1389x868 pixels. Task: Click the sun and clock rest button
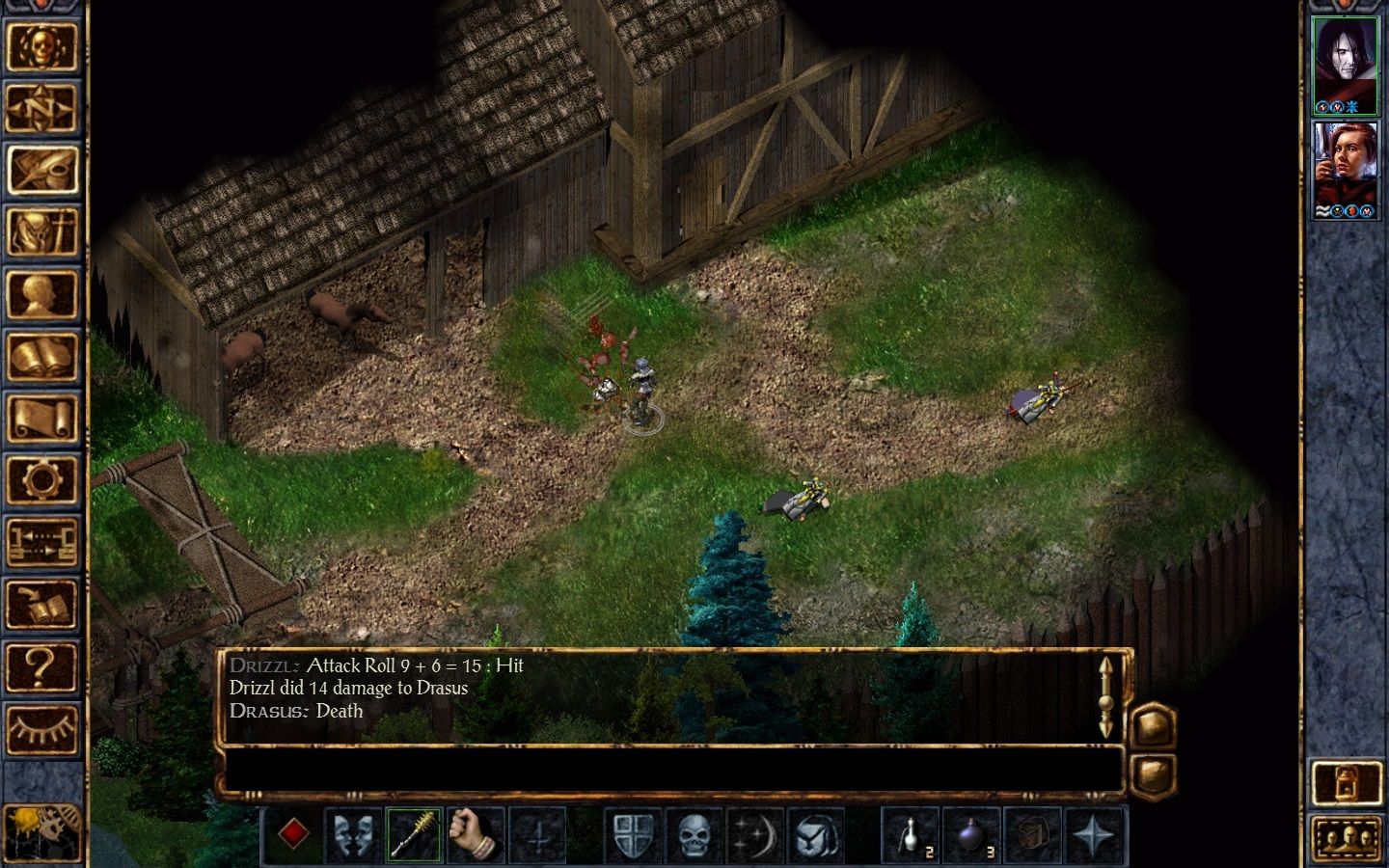pyautogui.click(x=41, y=831)
